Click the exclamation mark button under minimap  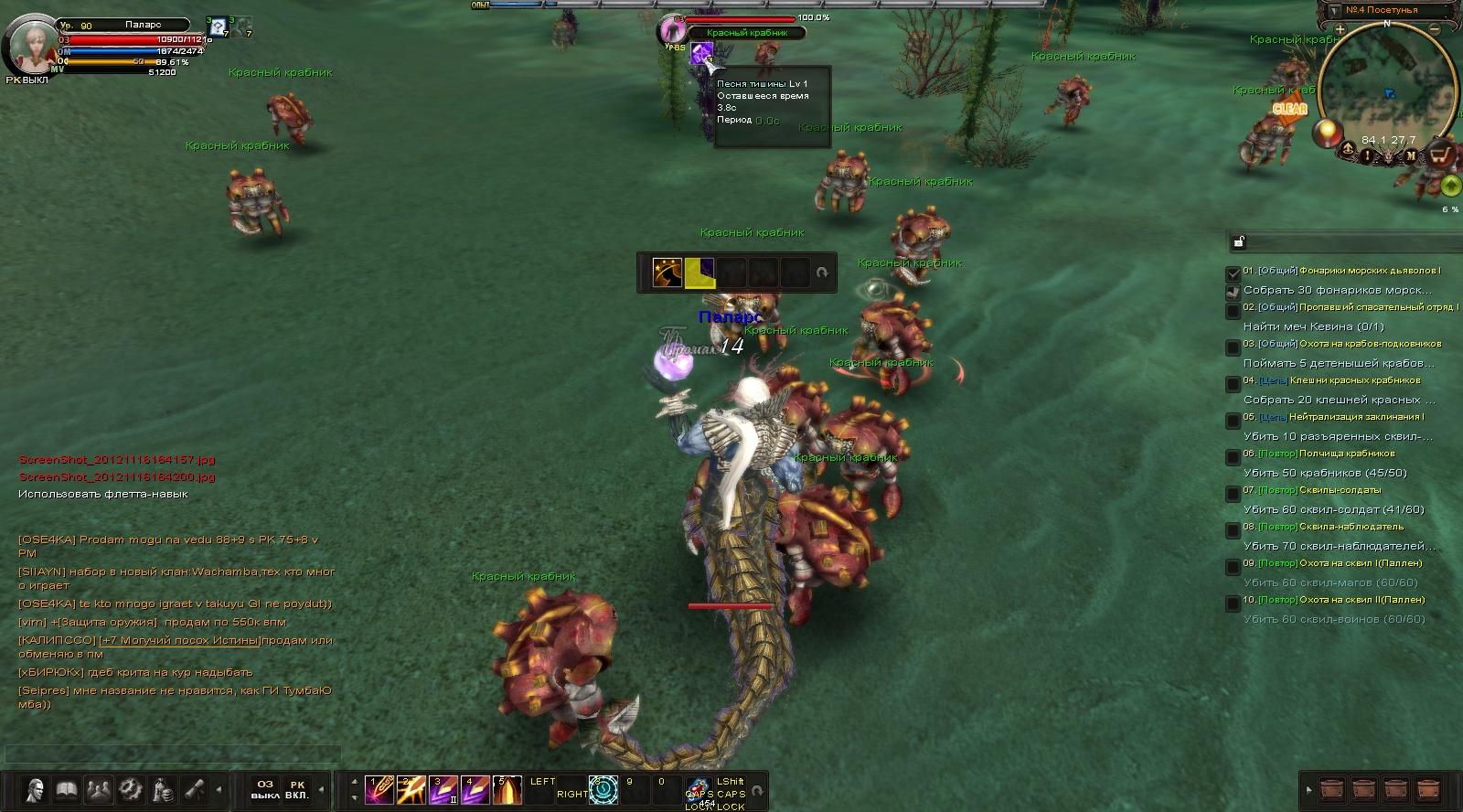[1368, 156]
